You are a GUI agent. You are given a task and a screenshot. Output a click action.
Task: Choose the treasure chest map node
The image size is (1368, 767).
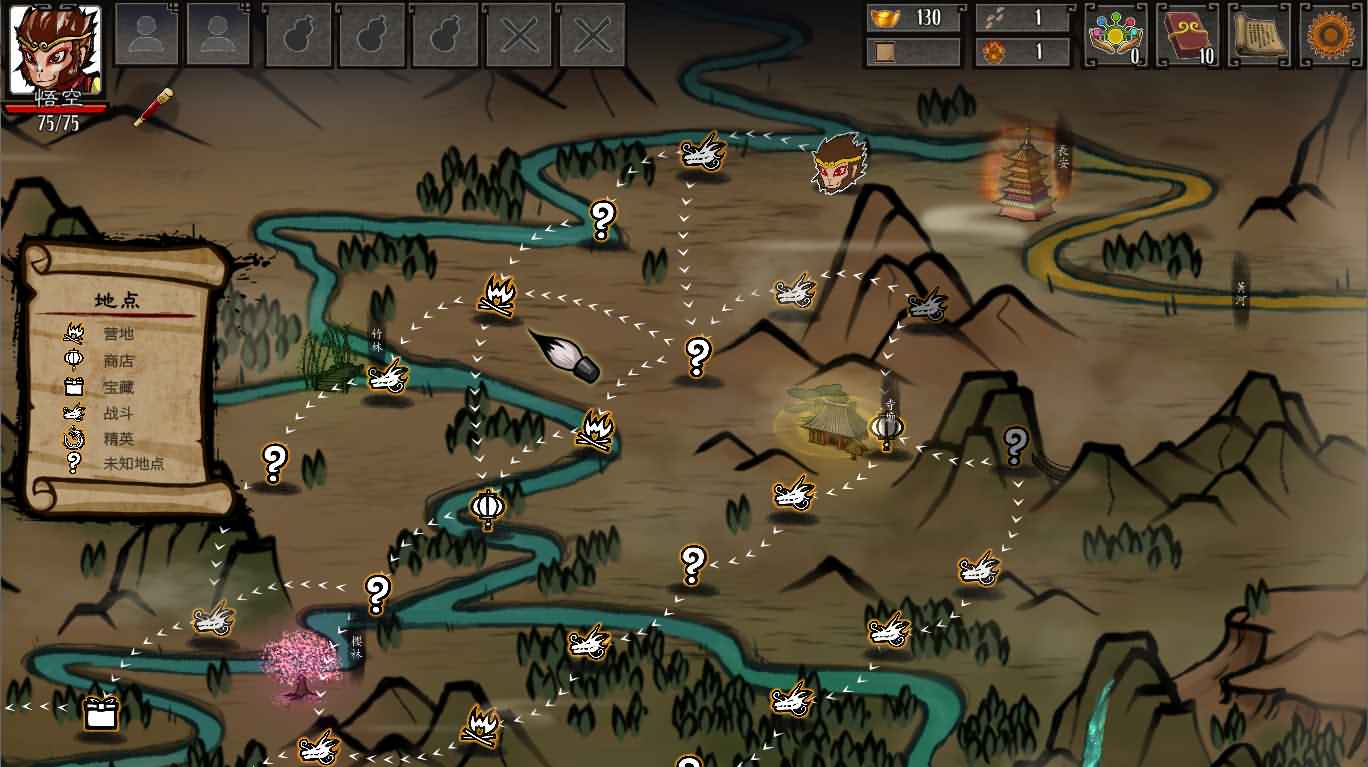pyautogui.click(x=100, y=712)
